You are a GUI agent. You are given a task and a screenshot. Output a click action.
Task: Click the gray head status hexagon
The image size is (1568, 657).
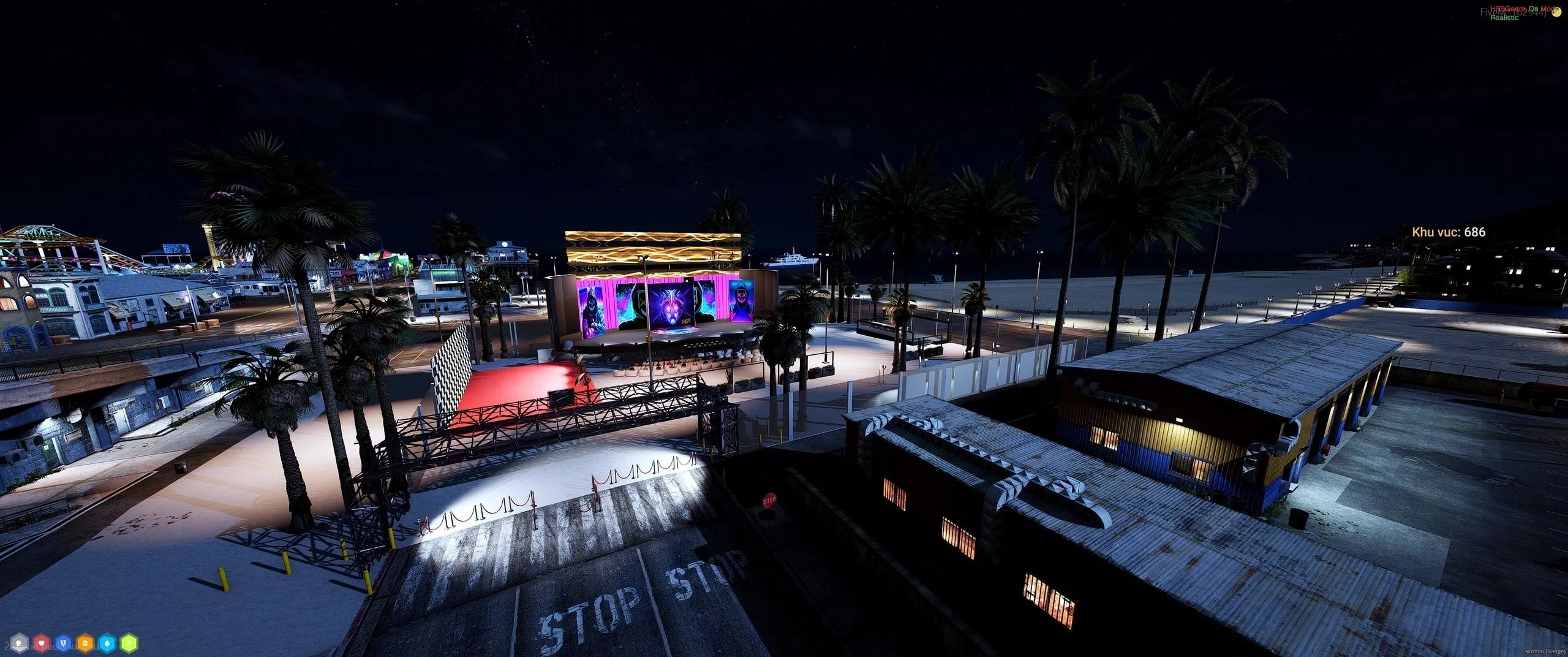tap(19, 643)
